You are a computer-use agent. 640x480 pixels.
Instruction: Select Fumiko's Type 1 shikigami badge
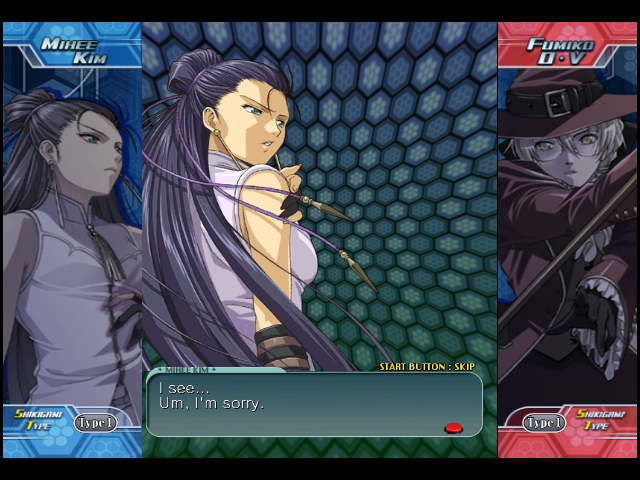click(545, 423)
